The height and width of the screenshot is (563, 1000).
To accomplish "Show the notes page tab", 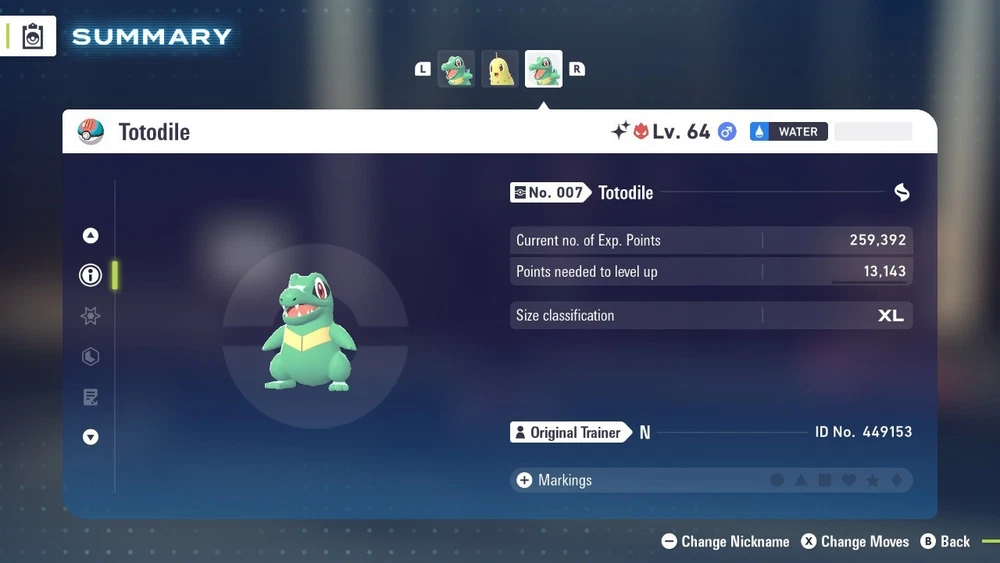I will coord(90,397).
